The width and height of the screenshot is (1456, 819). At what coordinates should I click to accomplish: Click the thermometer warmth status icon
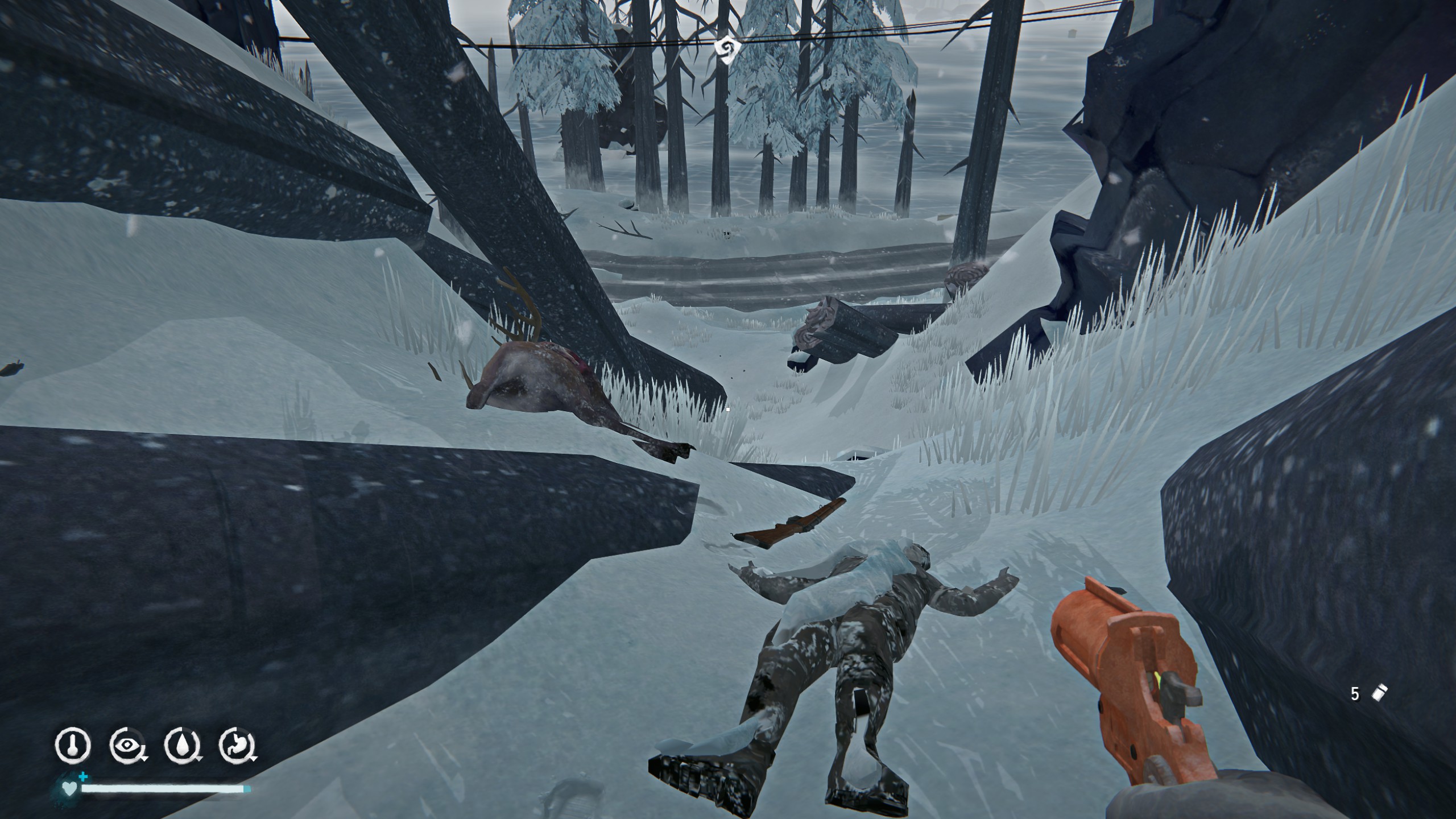pos(73,745)
